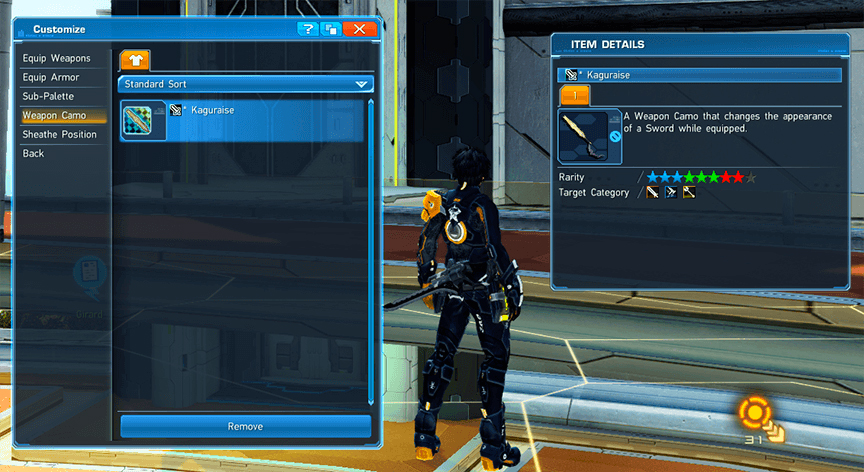Screen dimensions: 864x472
Task: Choose the Weapon Camo entry
Action: point(55,115)
